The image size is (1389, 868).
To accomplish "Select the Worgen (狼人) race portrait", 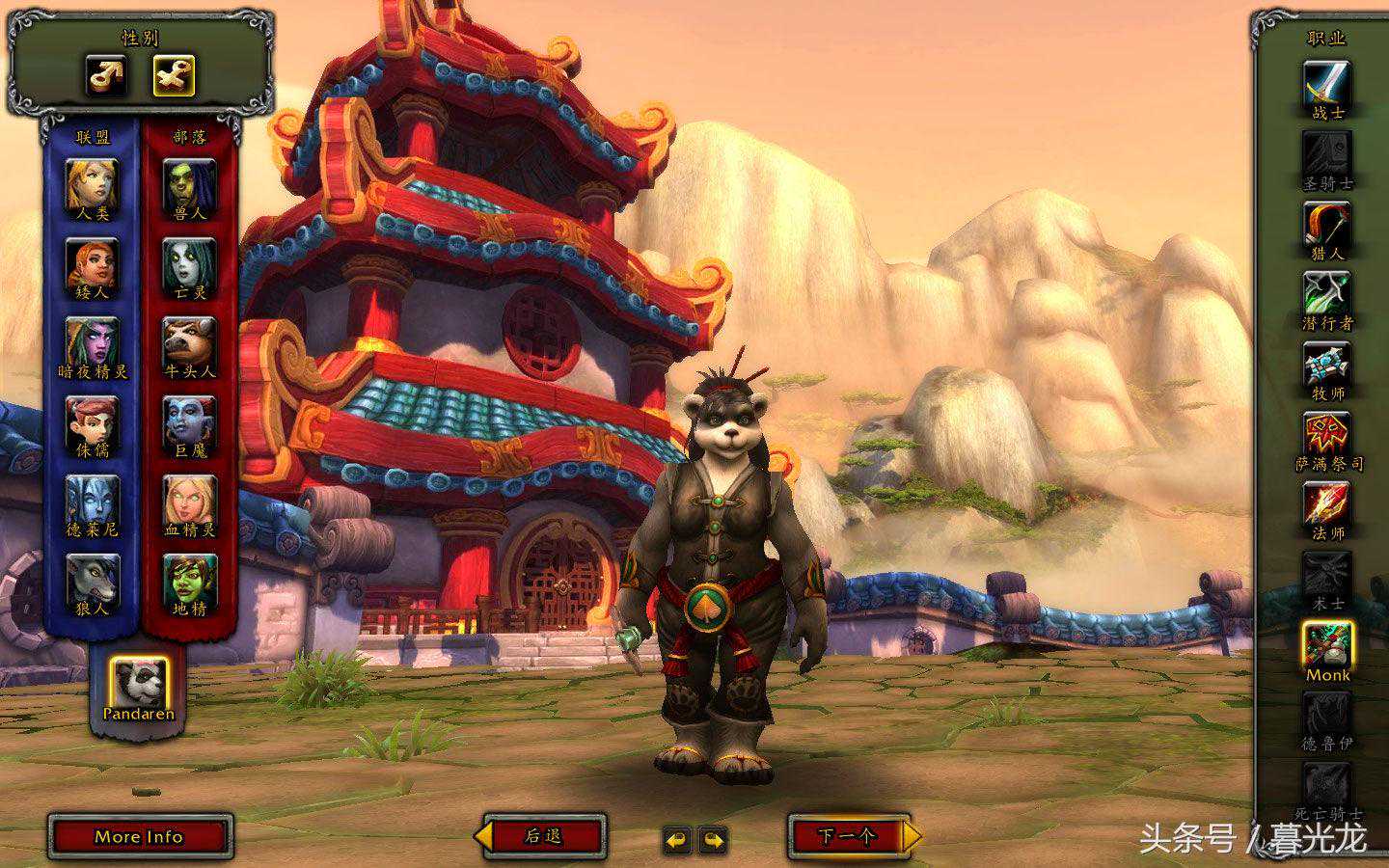I will point(93,580).
